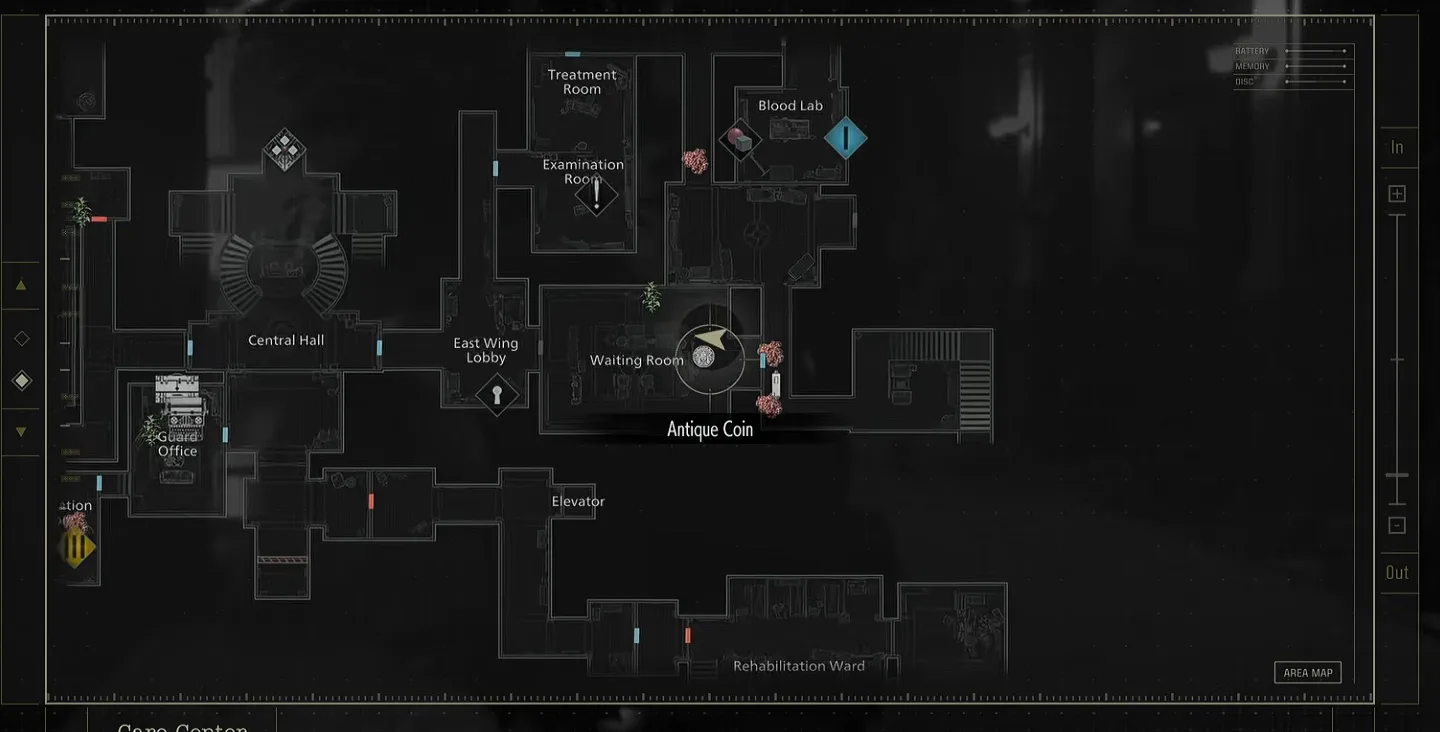Click the blue diamond marker in Blood Lab
This screenshot has height=732, width=1440.
coord(845,138)
